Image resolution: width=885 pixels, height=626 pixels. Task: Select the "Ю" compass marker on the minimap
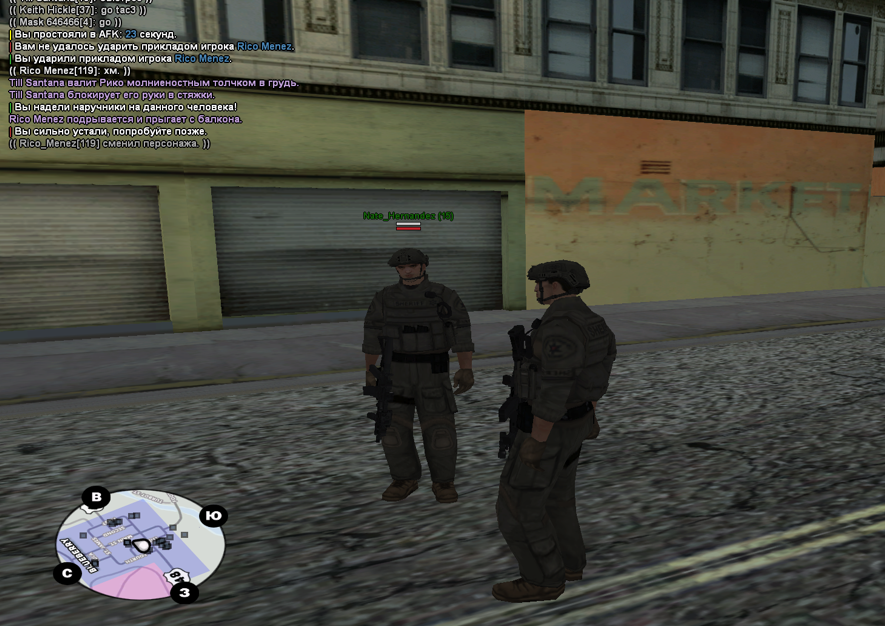pyautogui.click(x=213, y=516)
